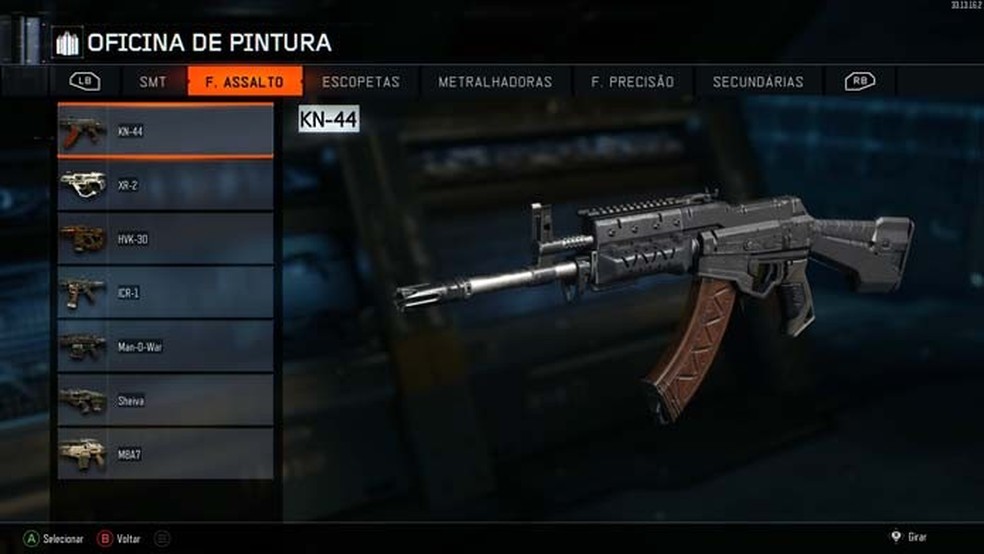The height and width of the screenshot is (554, 984).
Task: Switch to the F. Precisão tab
Action: tap(632, 82)
